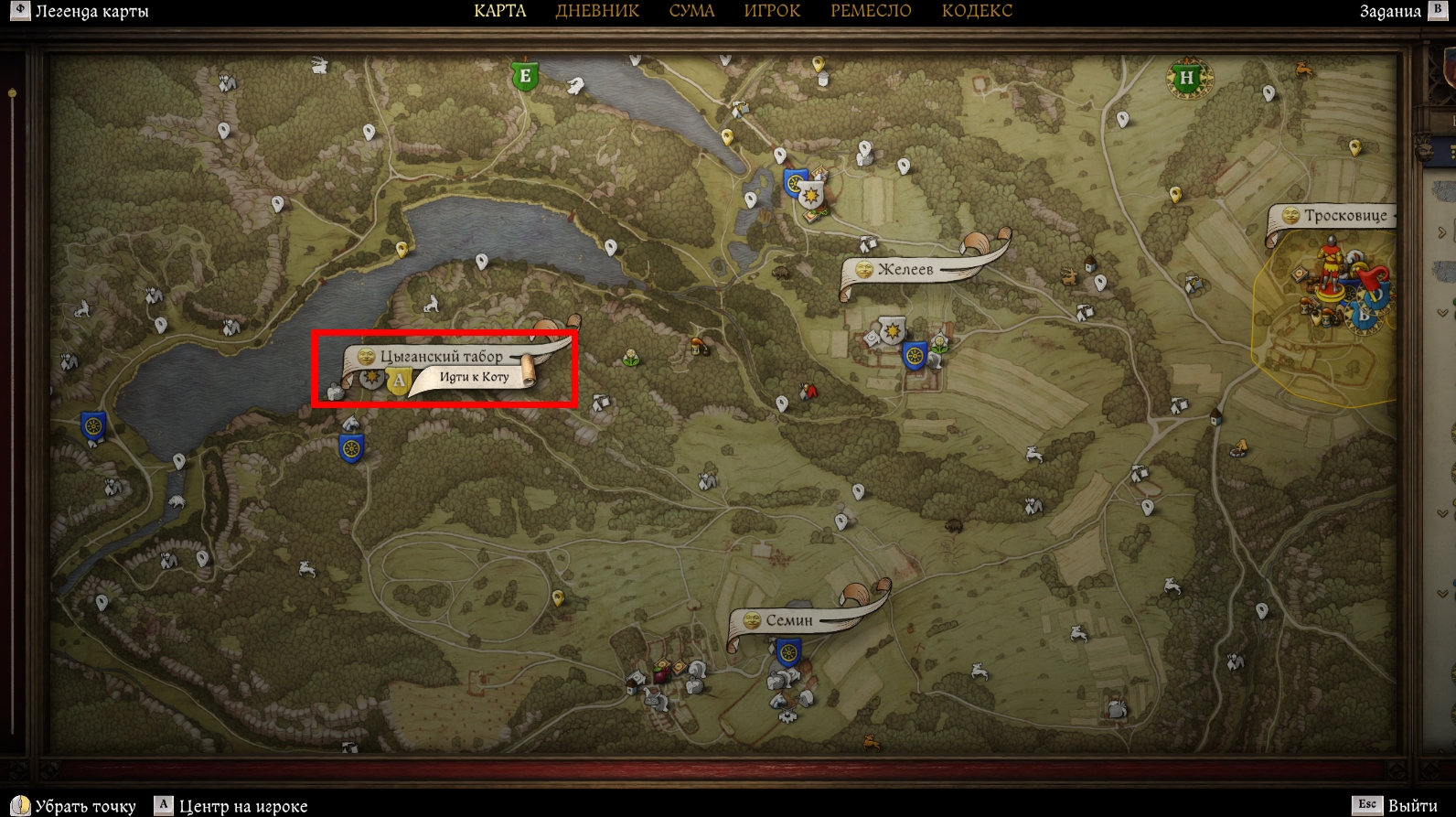1456x817 pixels.
Task: Select the ИГРОК tab
Action: click(x=772, y=11)
